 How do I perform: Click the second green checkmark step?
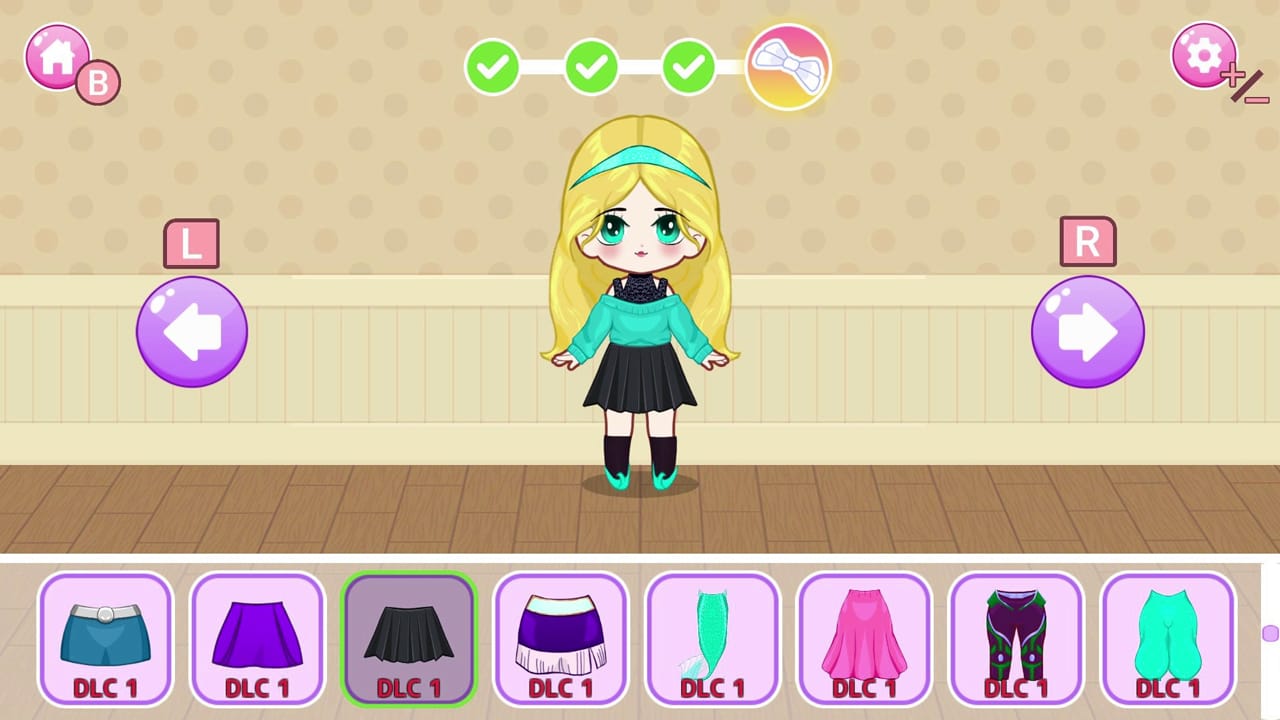pyautogui.click(x=591, y=68)
